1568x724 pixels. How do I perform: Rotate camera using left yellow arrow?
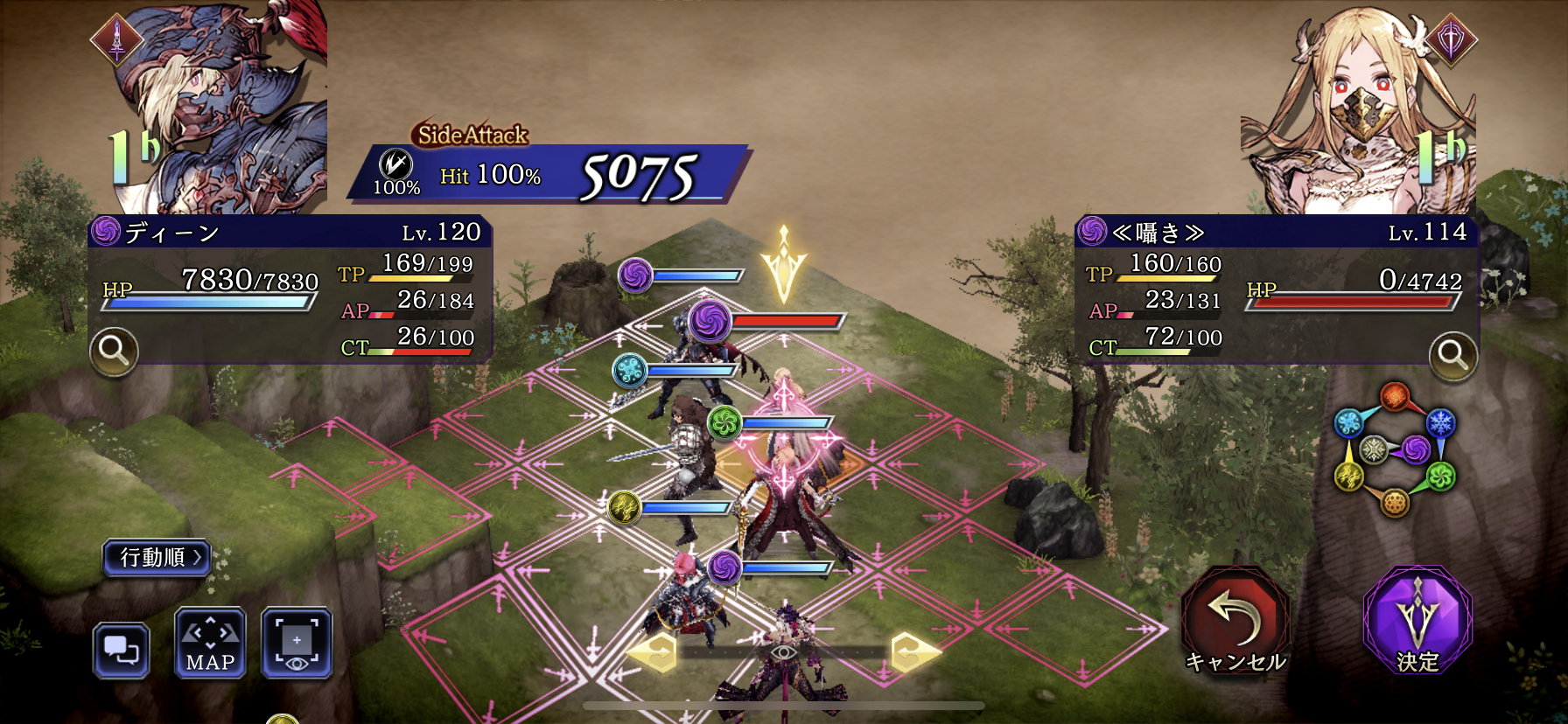pos(653,652)
